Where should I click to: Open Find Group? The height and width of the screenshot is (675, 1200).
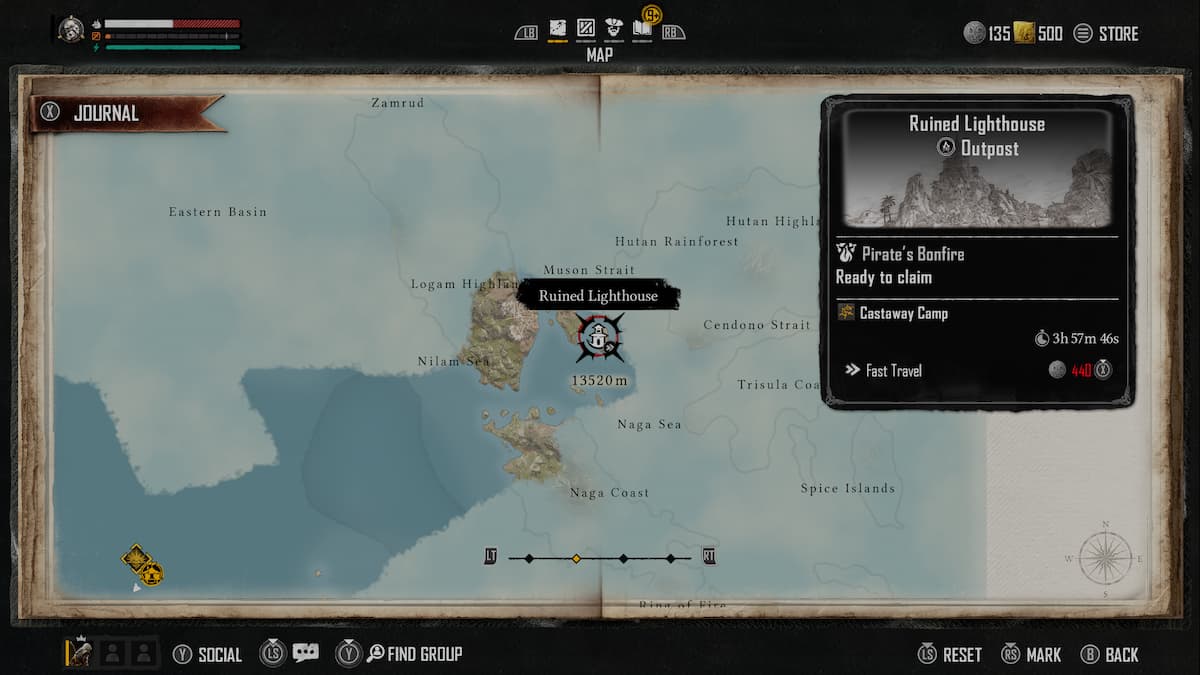(x=414, y=654)
